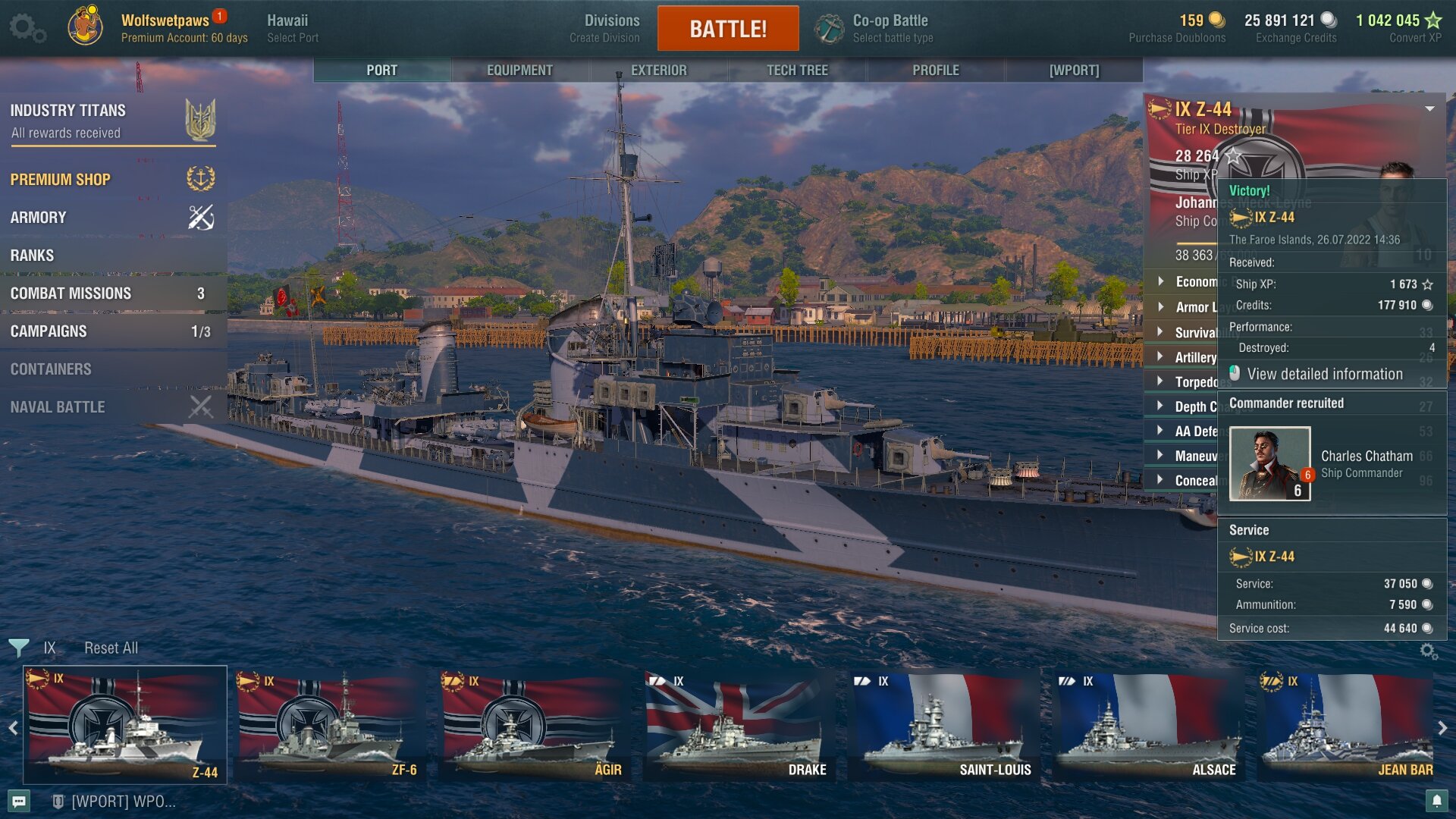Image resolution: width=1456 pixels, height=819 pixels.
Task: Pick the Jean Bart ship card
Action: pyautogui.click(x=1348, y=726)
